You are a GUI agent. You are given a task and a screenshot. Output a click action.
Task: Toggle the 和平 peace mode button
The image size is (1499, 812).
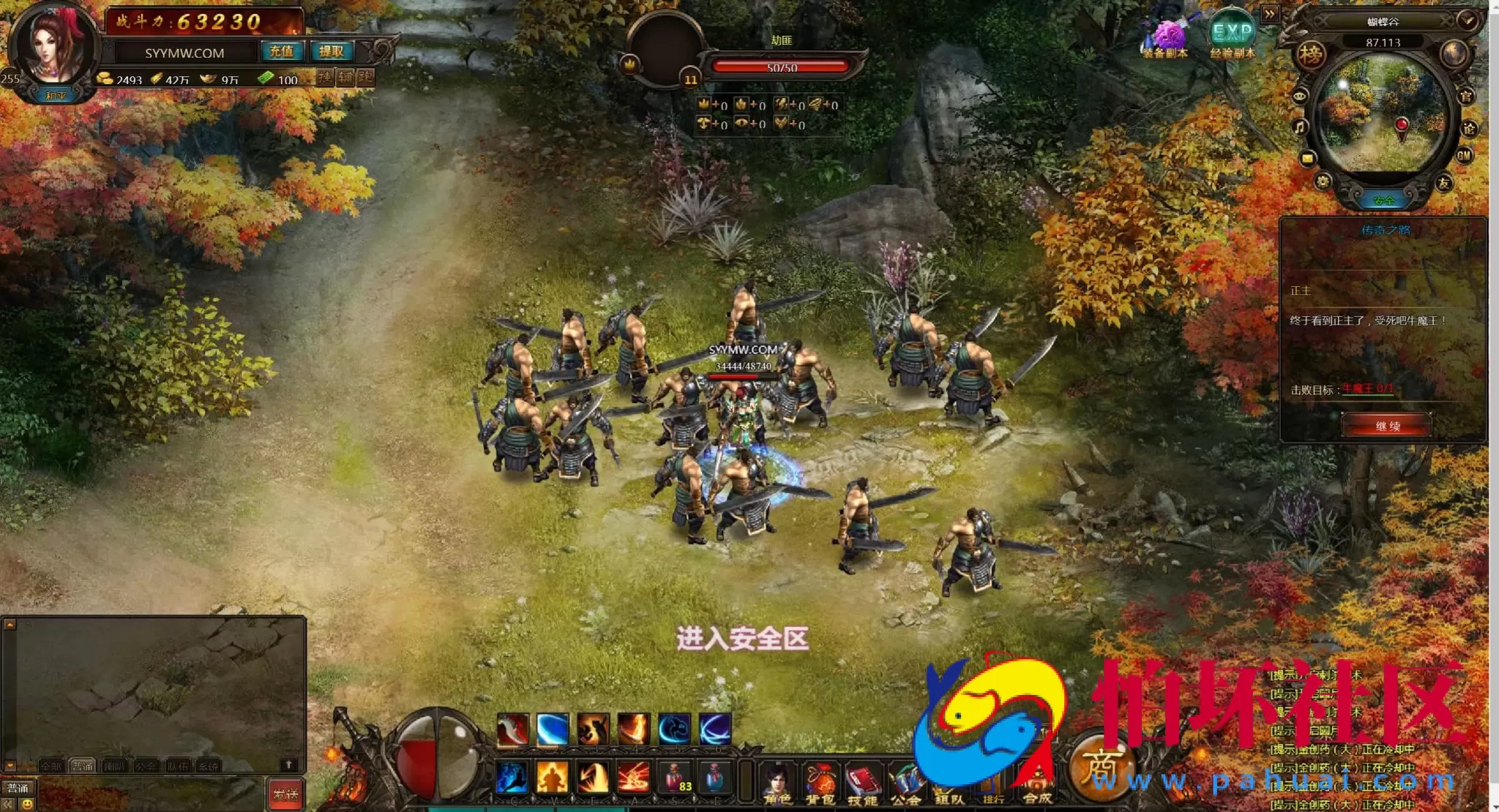[56, 96]
